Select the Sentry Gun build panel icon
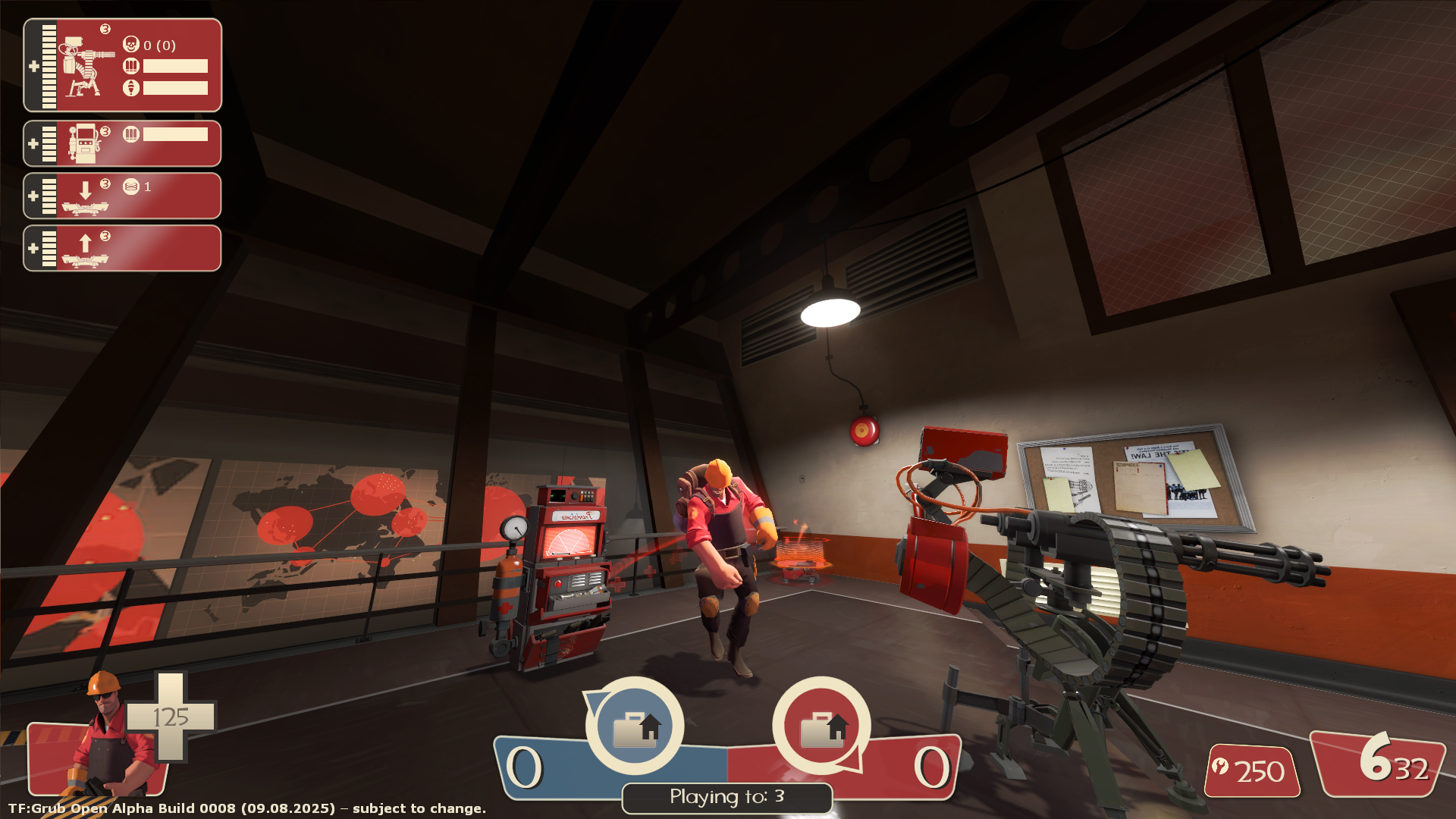Image resolution: width=1456 pixels, height=819 pixels. [x=83, y=64]
